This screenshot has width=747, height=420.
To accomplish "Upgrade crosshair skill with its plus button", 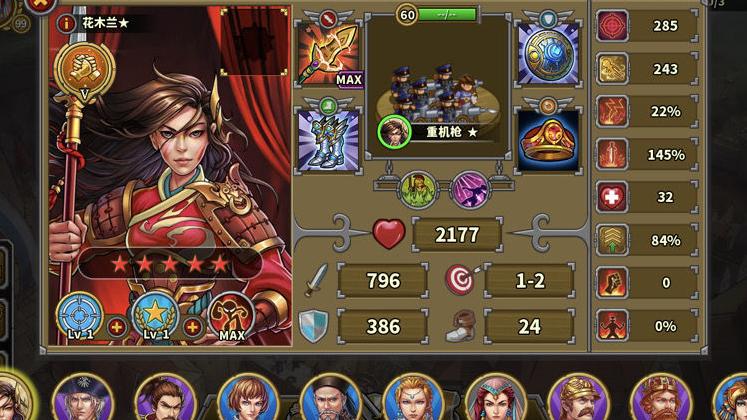I will click(x=117, y=327).
